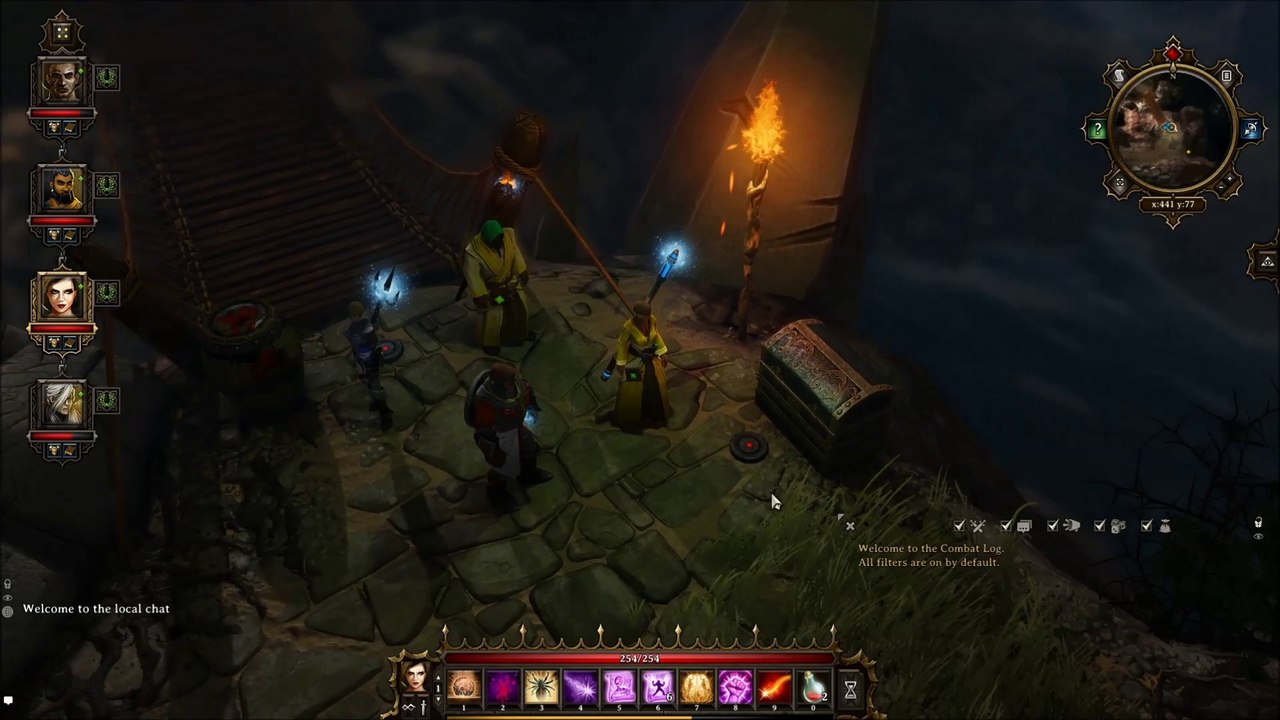Click the hourglass end turn button
This screenshot has width=1280, height=720.
[x=850, y=689]
